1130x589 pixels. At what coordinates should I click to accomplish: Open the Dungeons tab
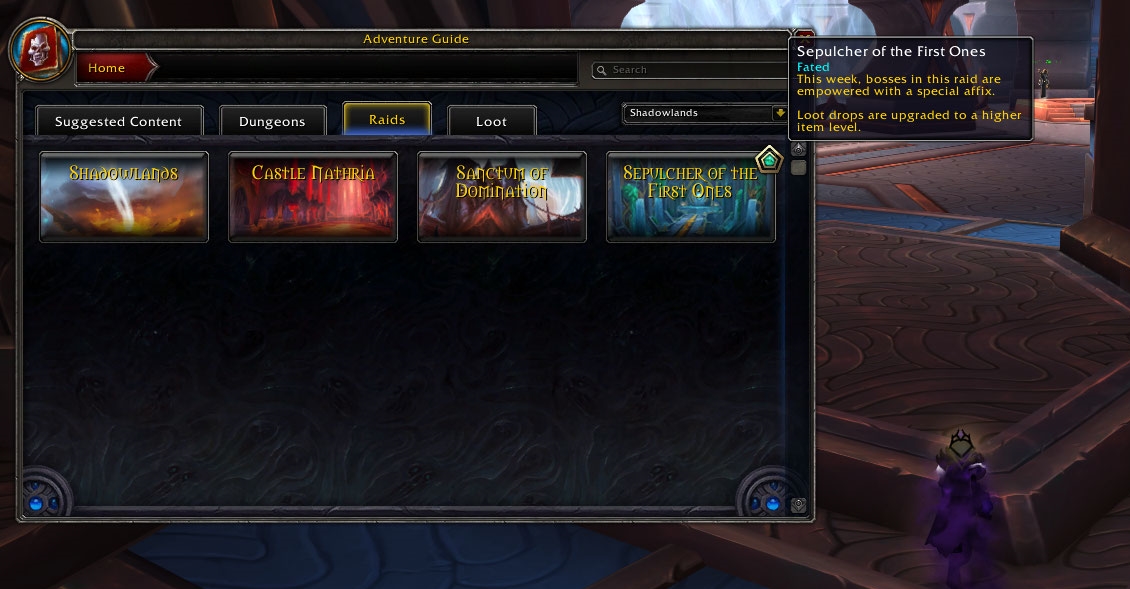tap(272, 121)
